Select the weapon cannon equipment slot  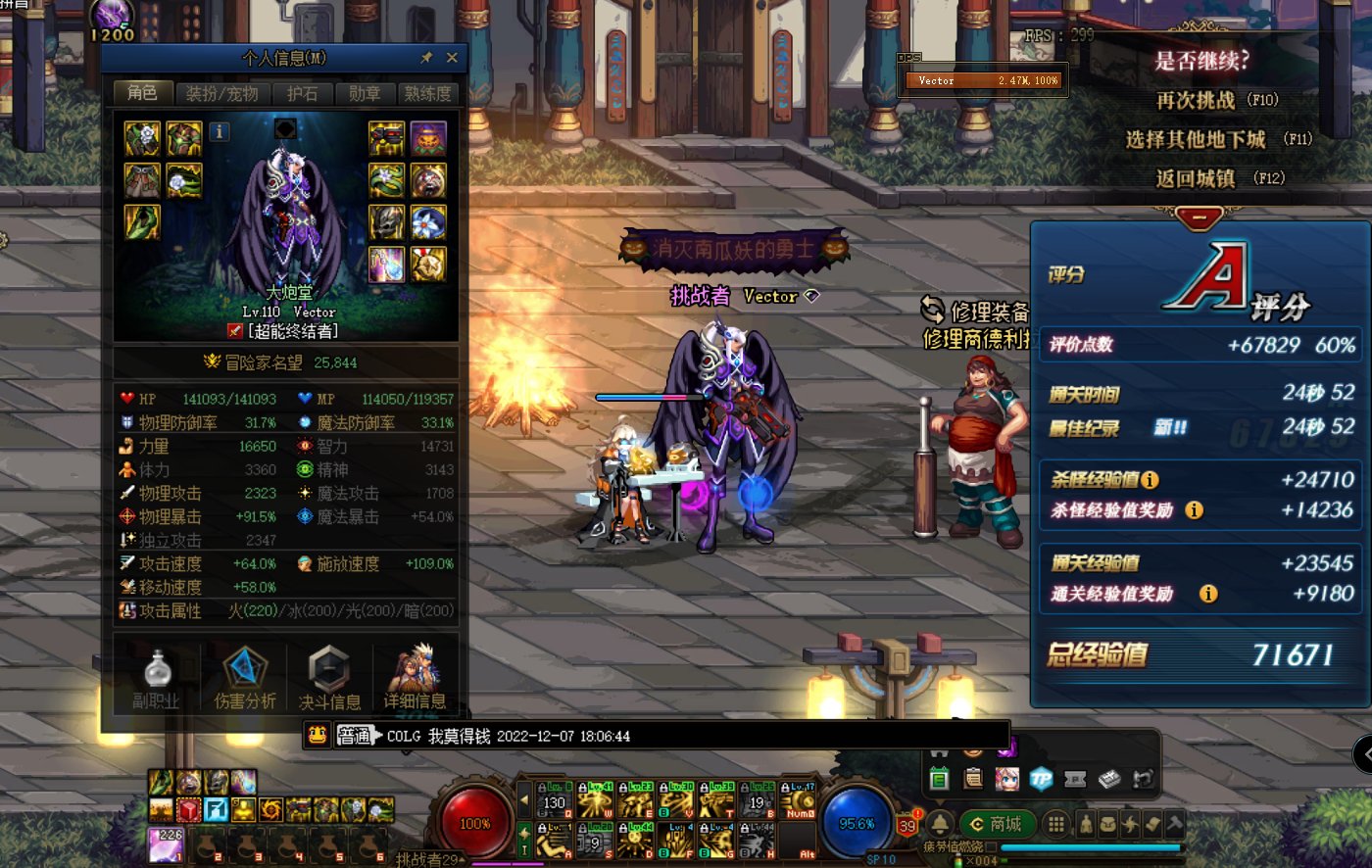pyautogui.click(x=386, y=139)
